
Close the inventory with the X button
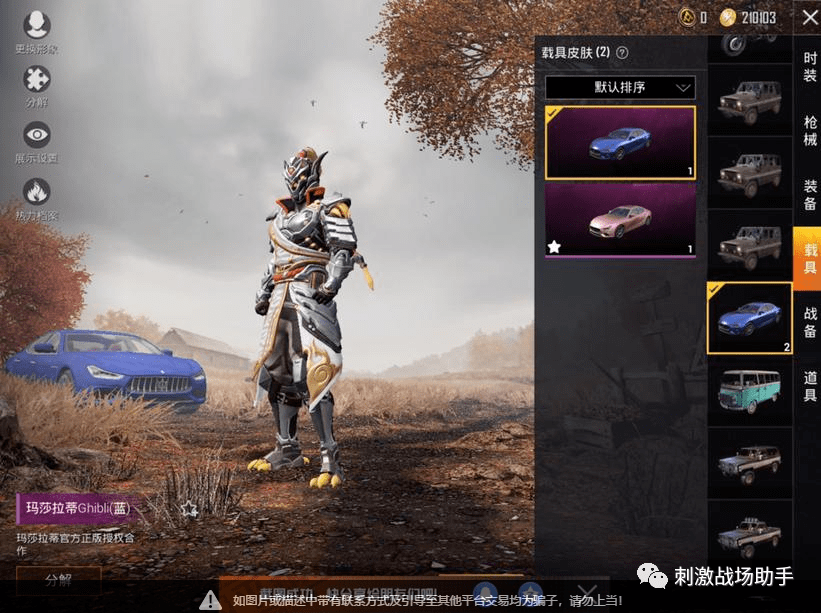[807, 17]
